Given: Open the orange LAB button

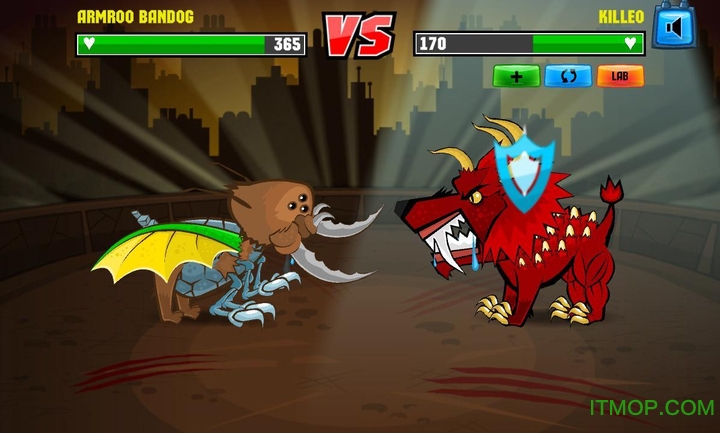Looking at the screenshot, I should [620, 76].
